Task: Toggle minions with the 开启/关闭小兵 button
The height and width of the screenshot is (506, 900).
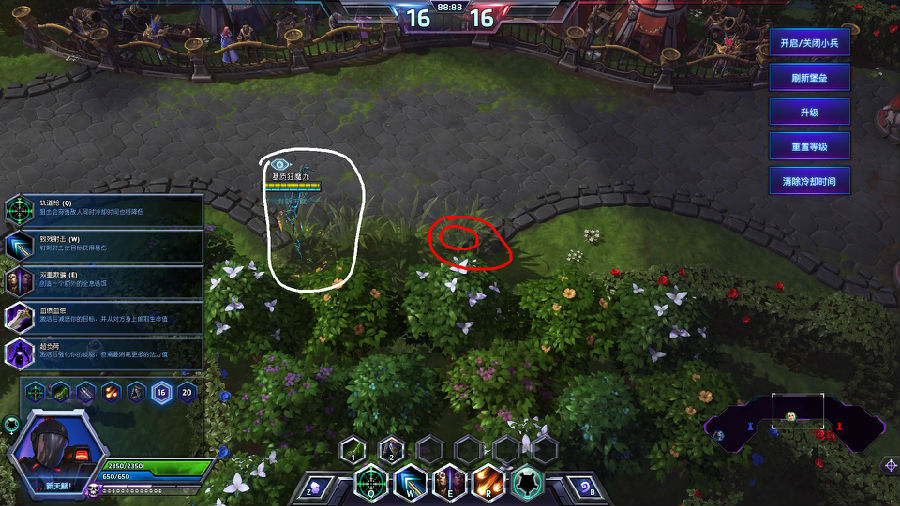Action: tap(809, 43)
